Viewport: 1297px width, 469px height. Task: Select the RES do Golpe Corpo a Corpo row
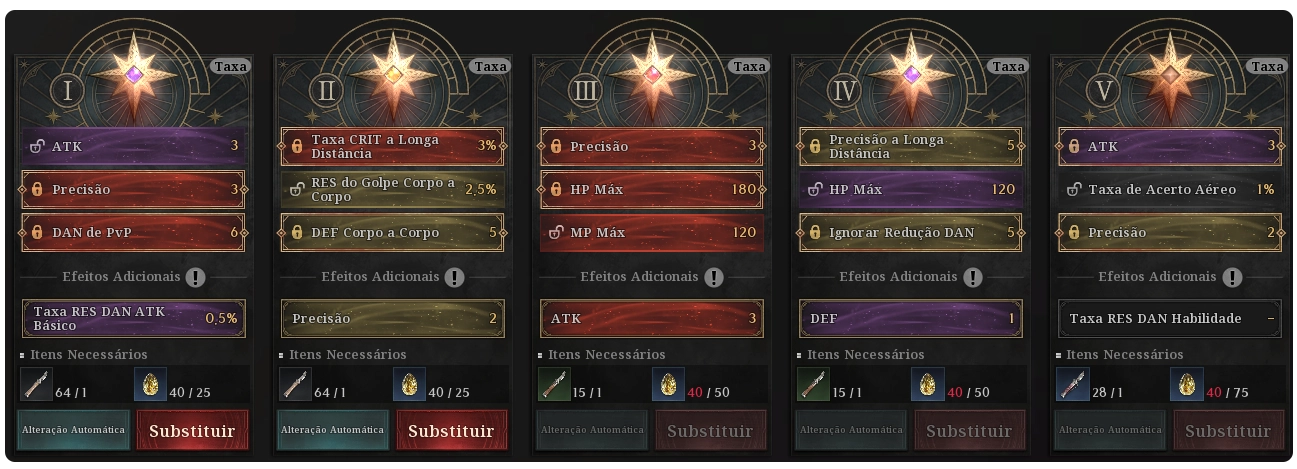(392, 189)
